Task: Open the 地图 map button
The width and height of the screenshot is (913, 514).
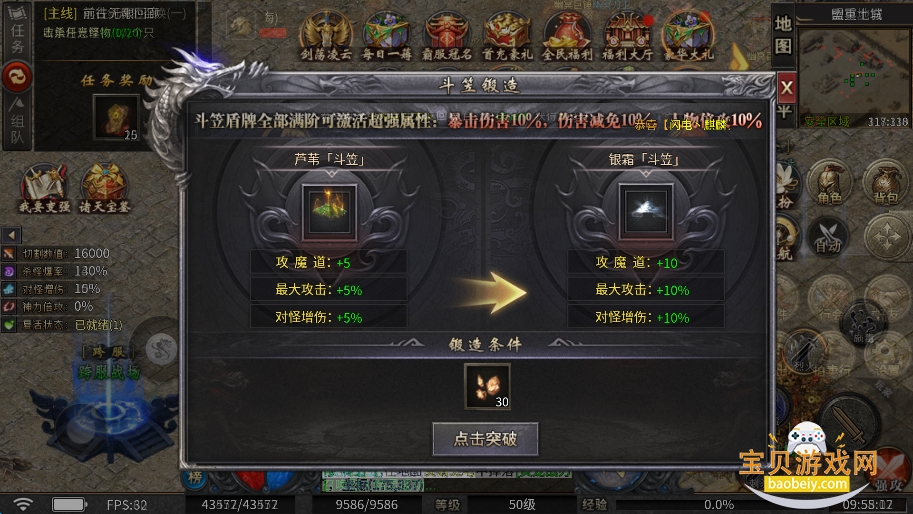Action: tap(784, 35)
